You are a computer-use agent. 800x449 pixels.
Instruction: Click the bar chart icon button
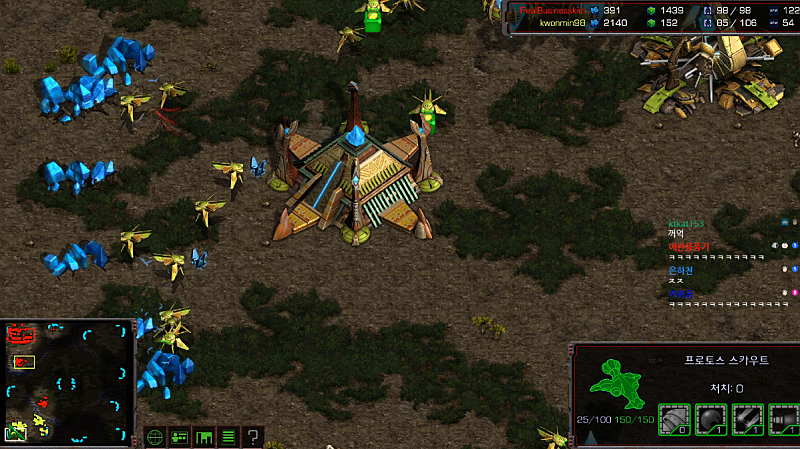[x=204, y=437]
